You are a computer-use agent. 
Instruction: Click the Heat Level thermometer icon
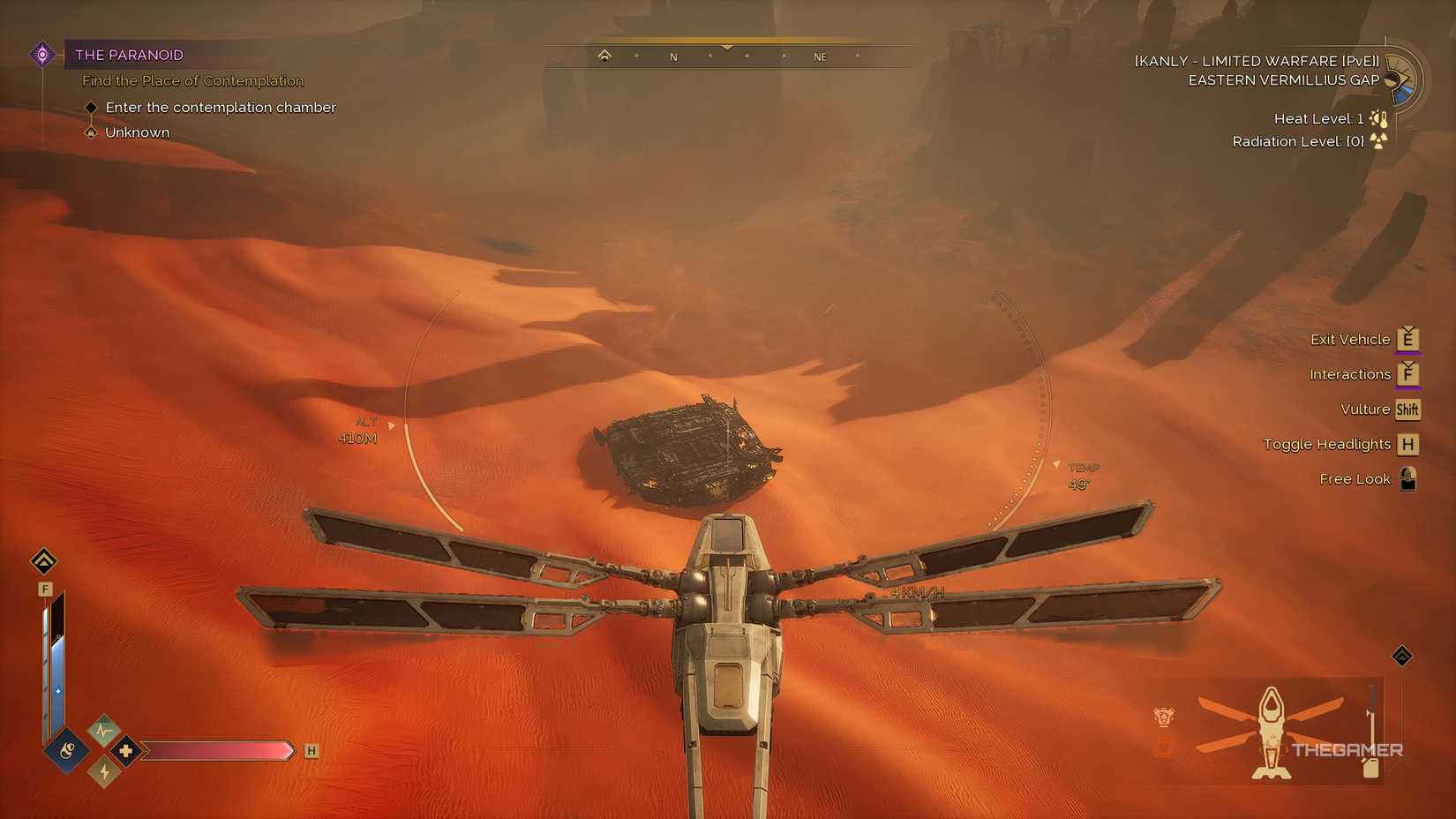tap(1379, 117)
